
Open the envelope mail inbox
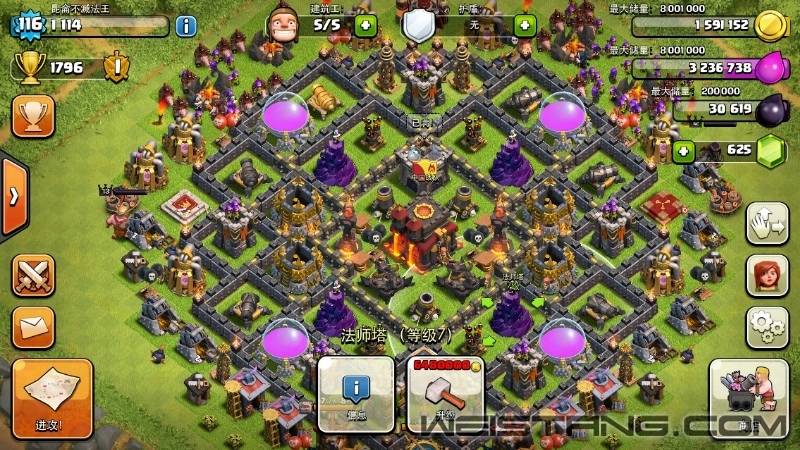[x=33, y=327]
